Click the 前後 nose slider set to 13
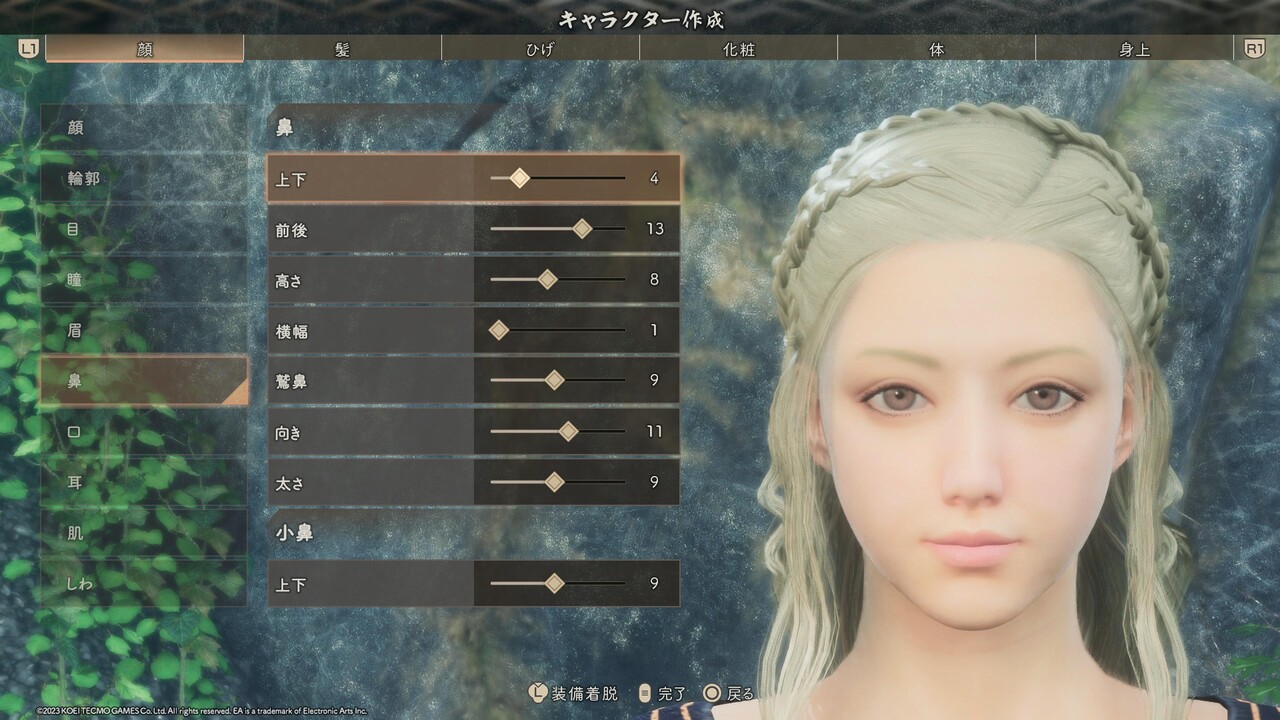This screenshot has height=720, width=1280. (582, 229)
